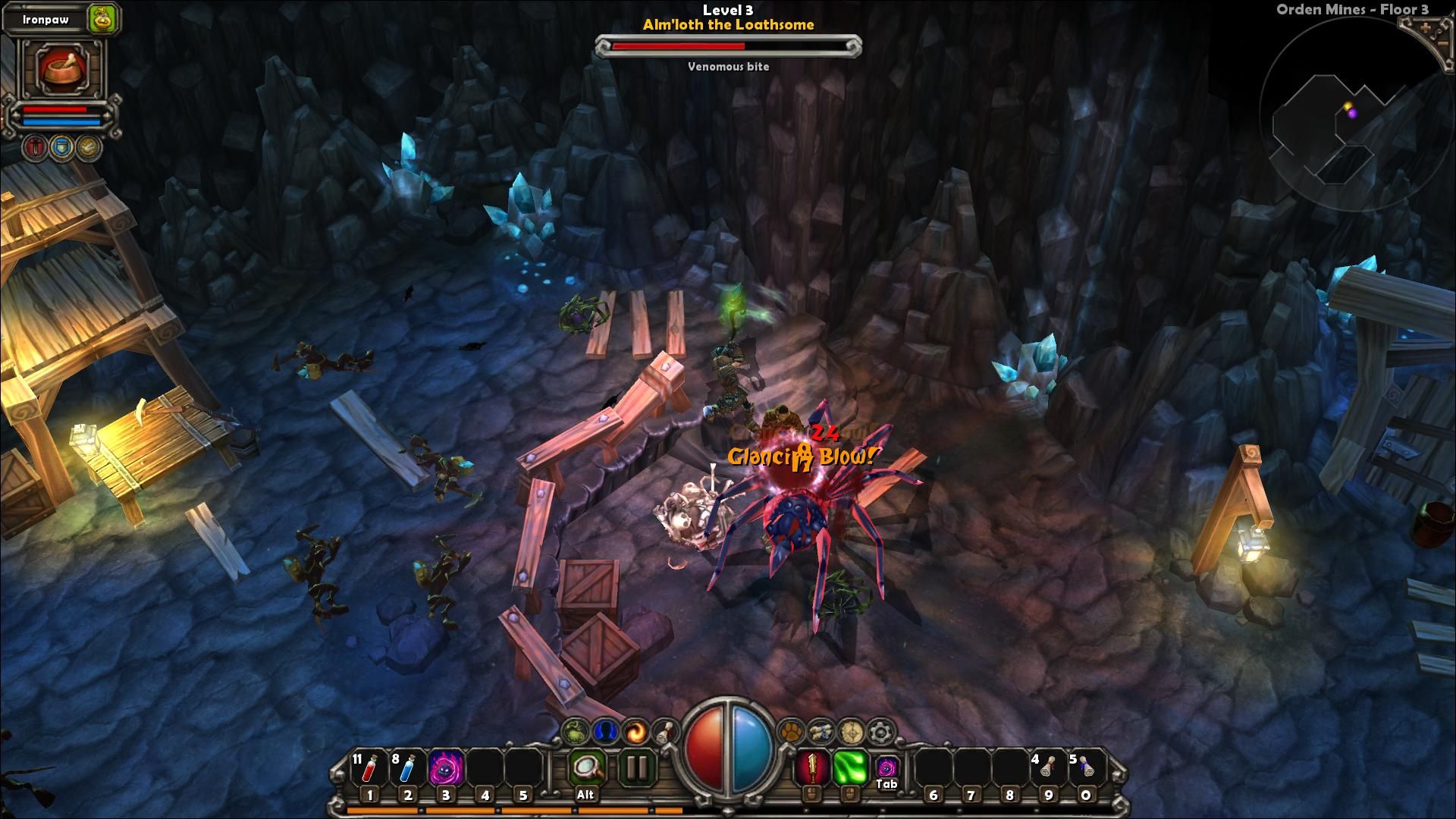The width and height of the screenshot is (1456, 819).
Task: Open the blue silhouette character panel
Action: pos(605,732)
